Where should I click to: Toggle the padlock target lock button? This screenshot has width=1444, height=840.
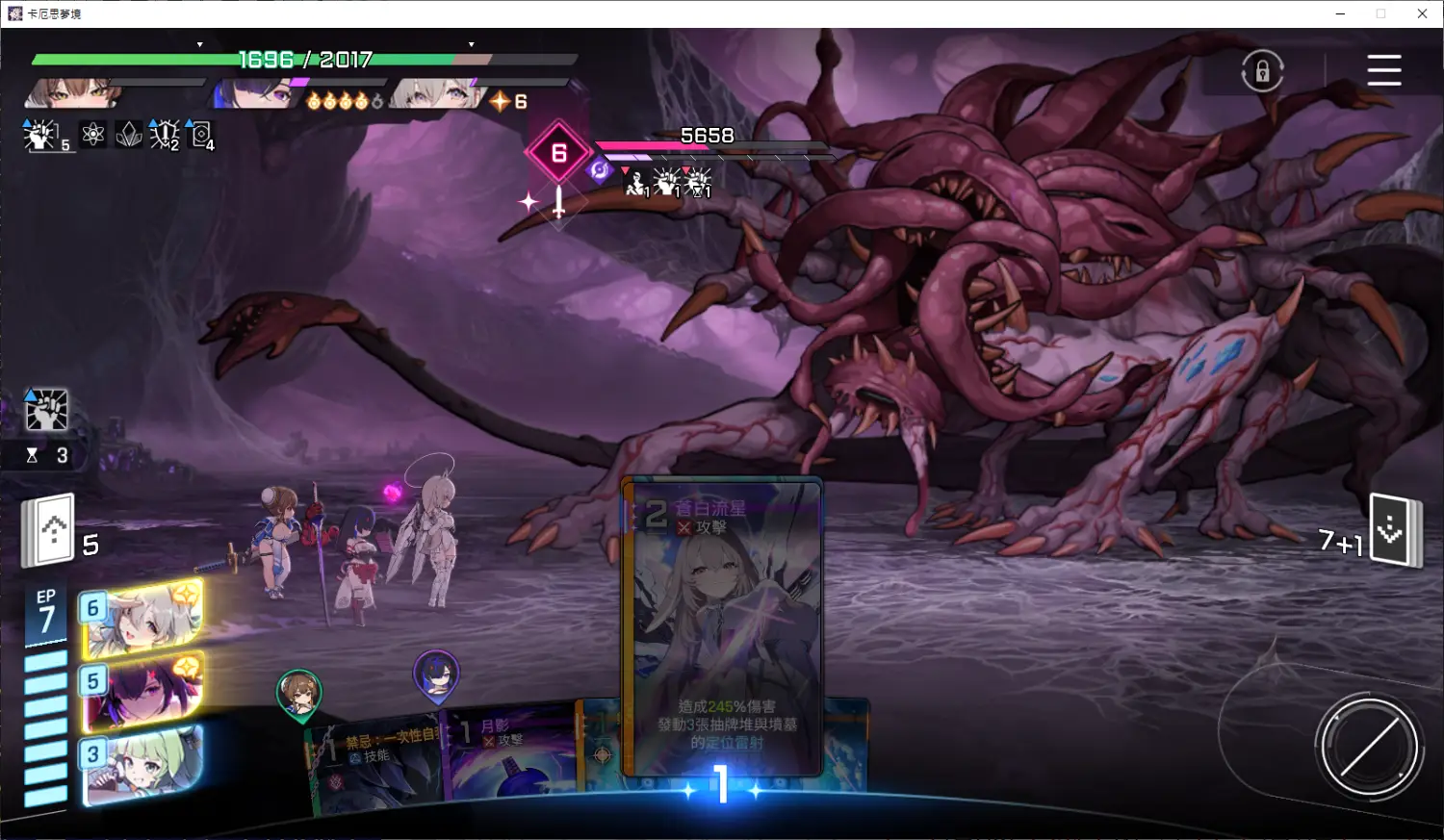1262,71
